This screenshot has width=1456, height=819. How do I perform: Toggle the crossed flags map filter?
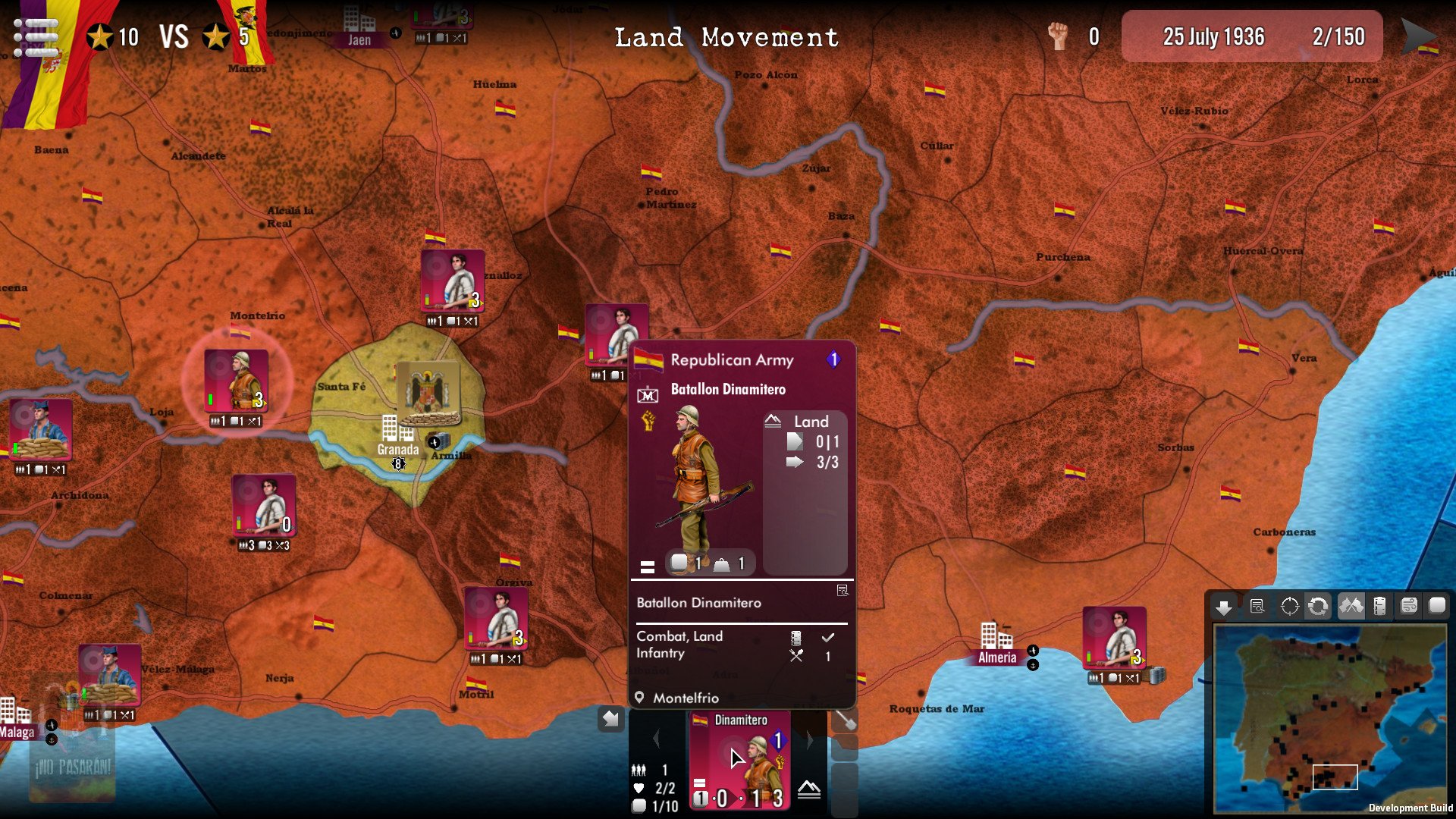coord(1351,607)
